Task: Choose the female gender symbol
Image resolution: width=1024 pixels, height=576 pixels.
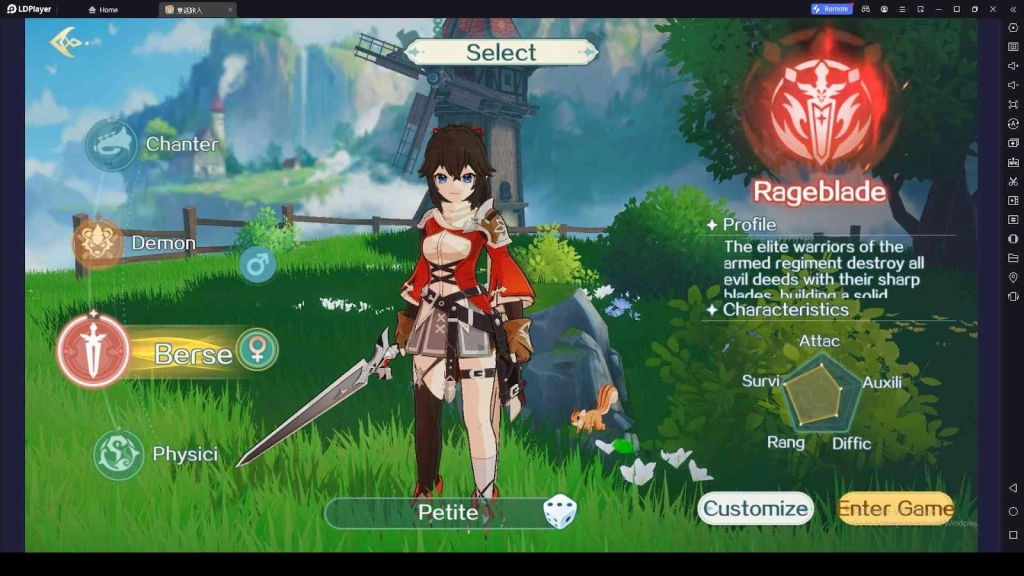Action: pyautogui.click(x=257, y=349)
